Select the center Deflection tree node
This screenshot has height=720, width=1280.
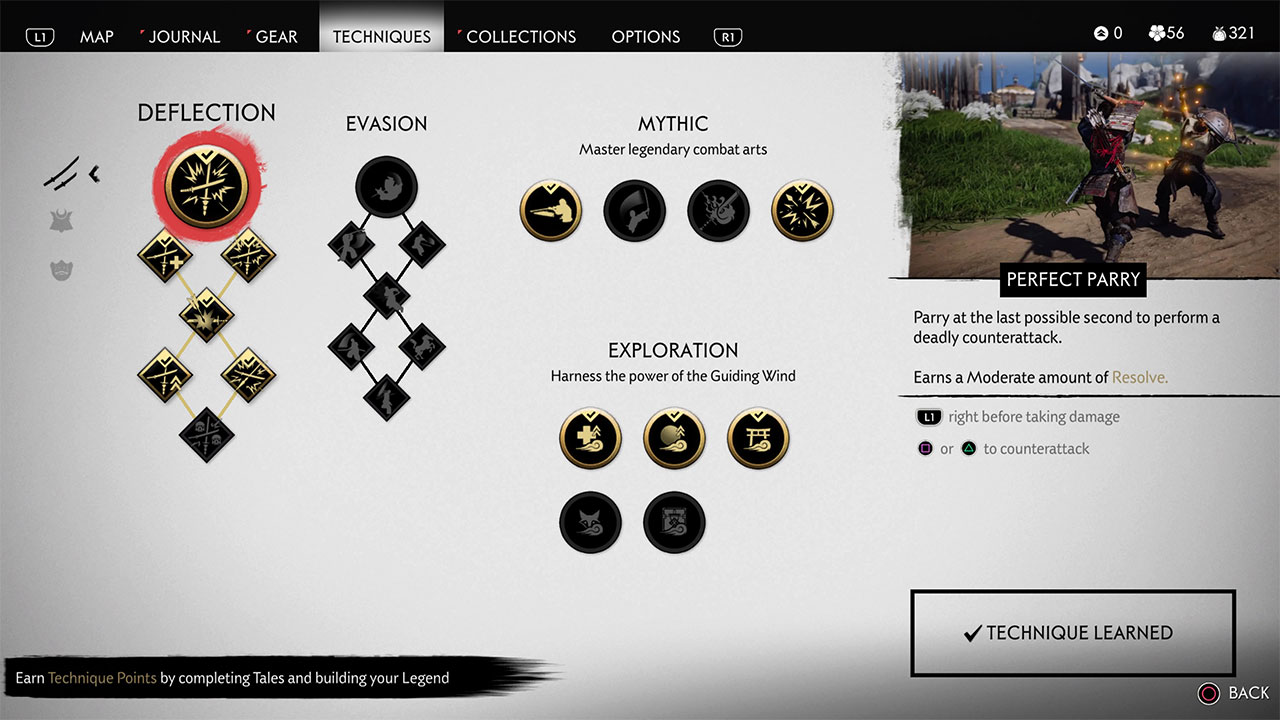[206, 314]
